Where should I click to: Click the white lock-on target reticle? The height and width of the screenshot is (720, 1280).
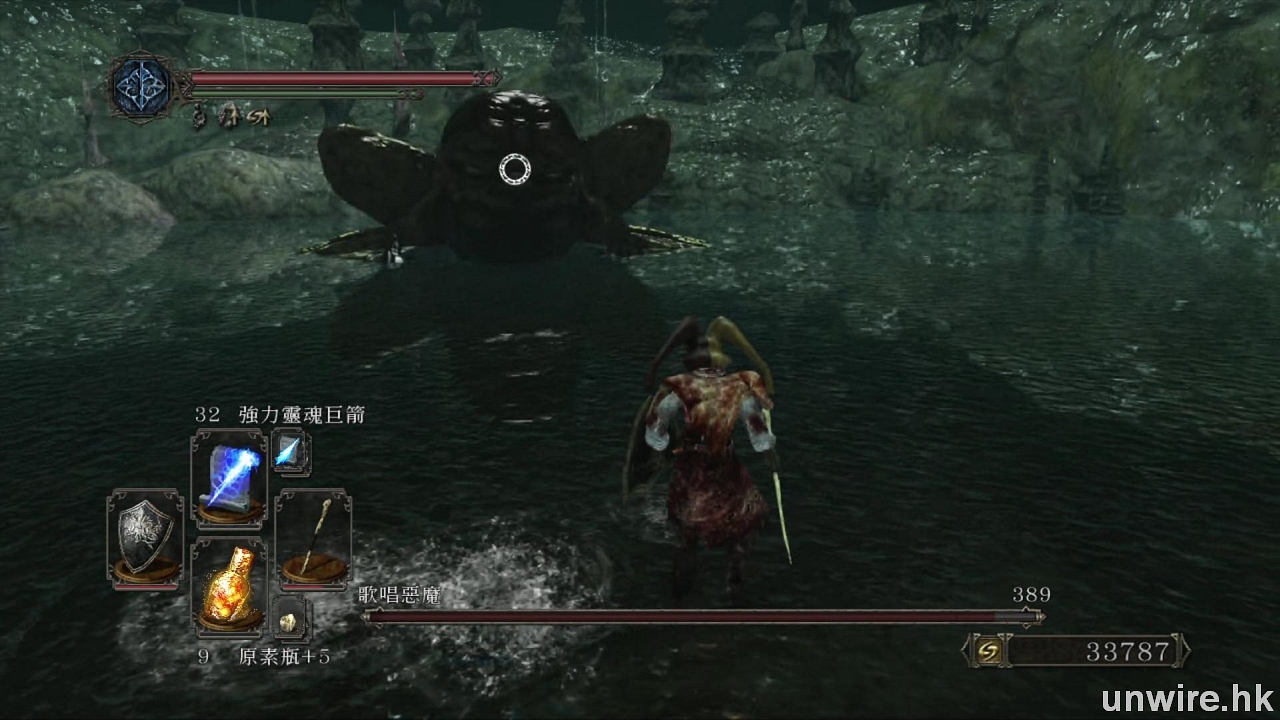(x=514, y=170)
